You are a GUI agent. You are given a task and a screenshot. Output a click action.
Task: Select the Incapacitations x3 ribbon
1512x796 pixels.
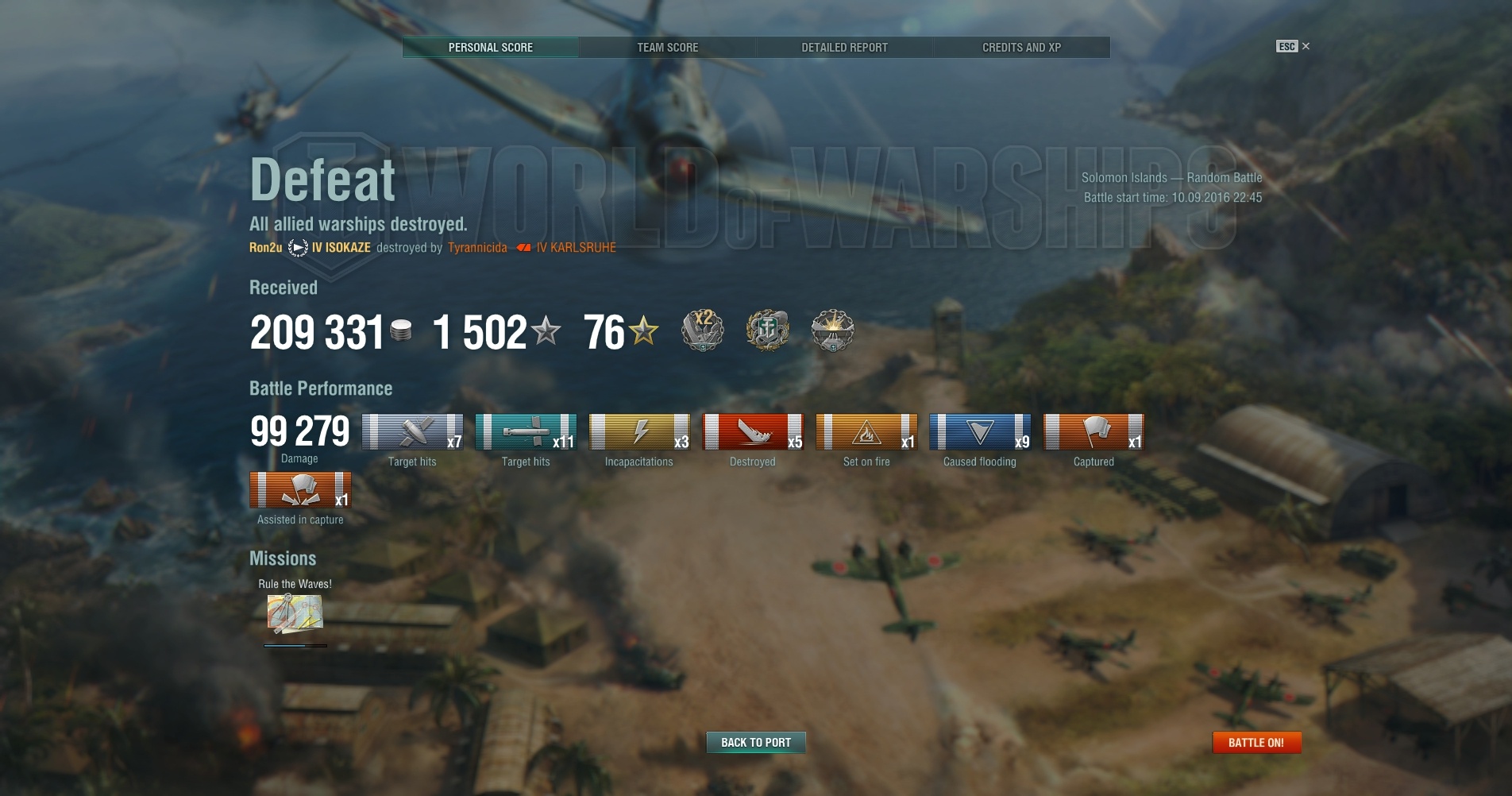coord(639,432)
